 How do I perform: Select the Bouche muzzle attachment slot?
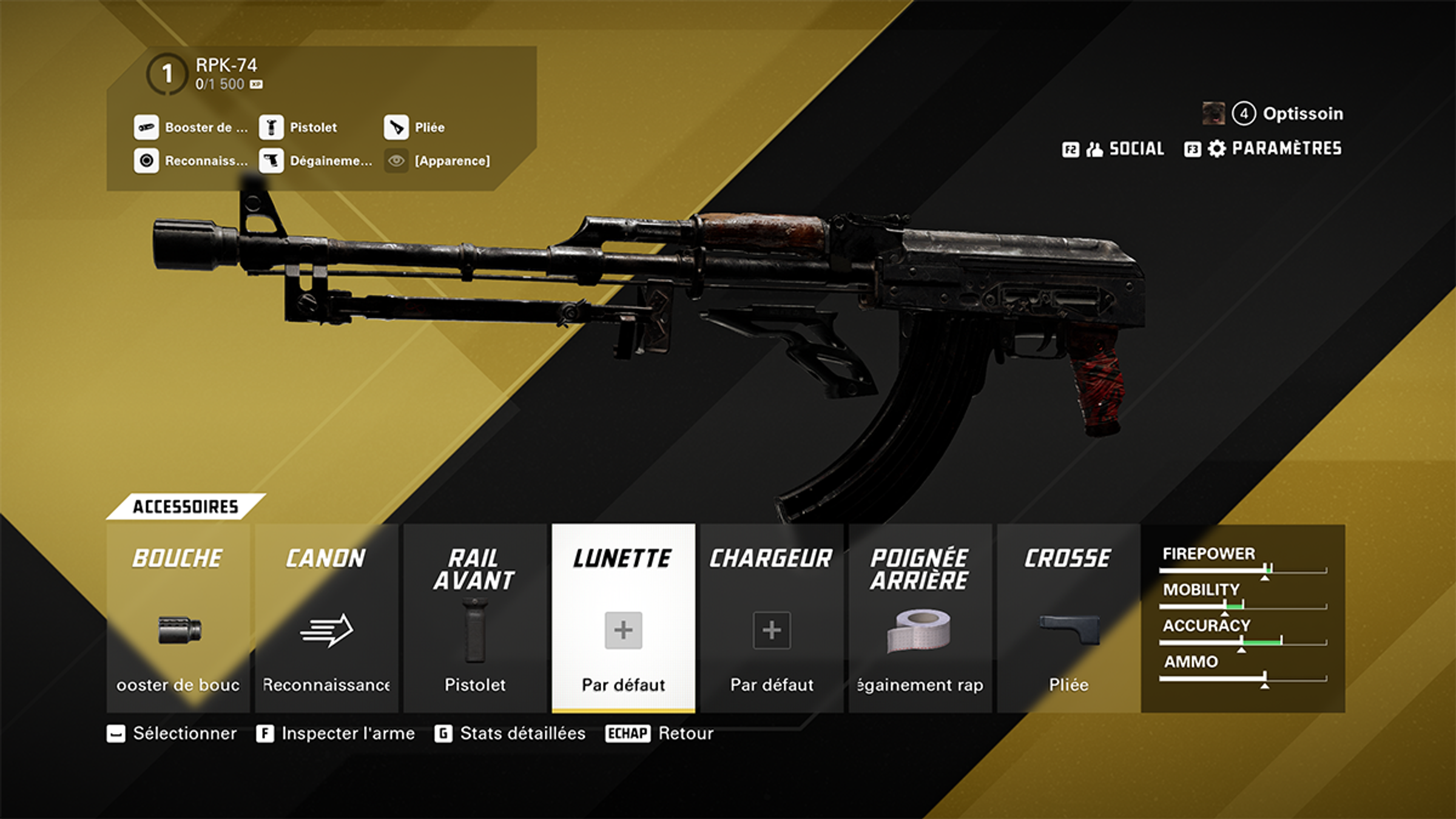pyautogui.click(x=178, y=618)
